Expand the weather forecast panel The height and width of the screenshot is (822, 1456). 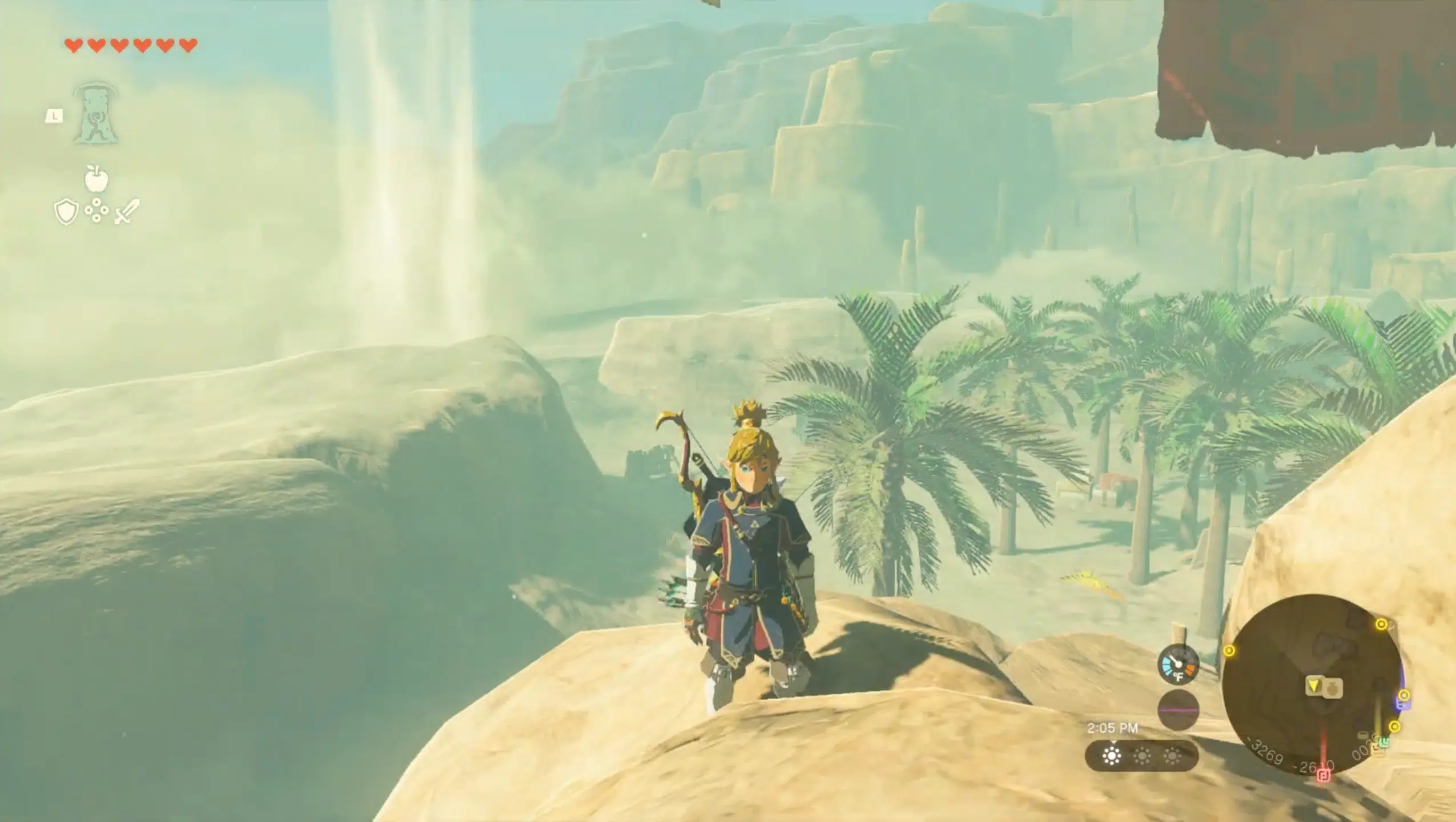[1142, 756]
